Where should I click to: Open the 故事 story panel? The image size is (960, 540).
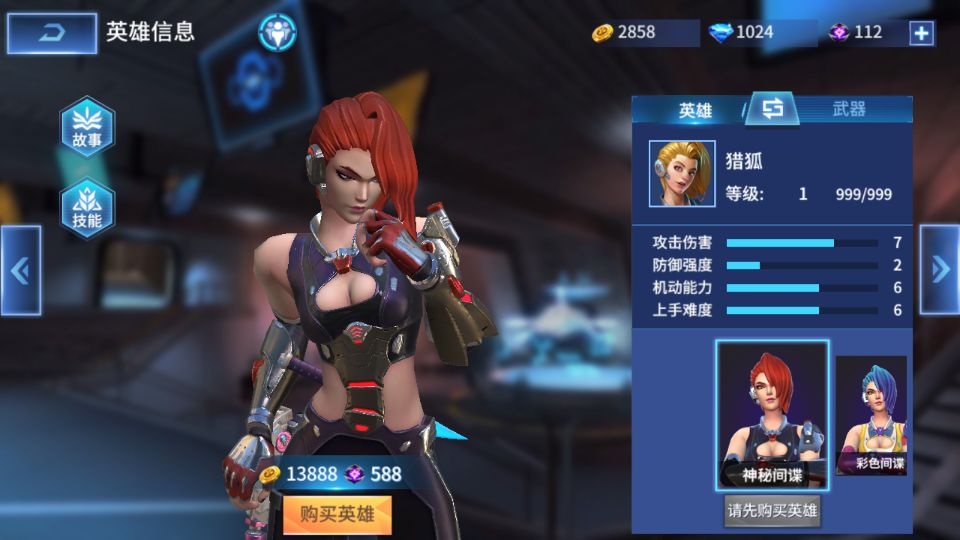(87, 128)
